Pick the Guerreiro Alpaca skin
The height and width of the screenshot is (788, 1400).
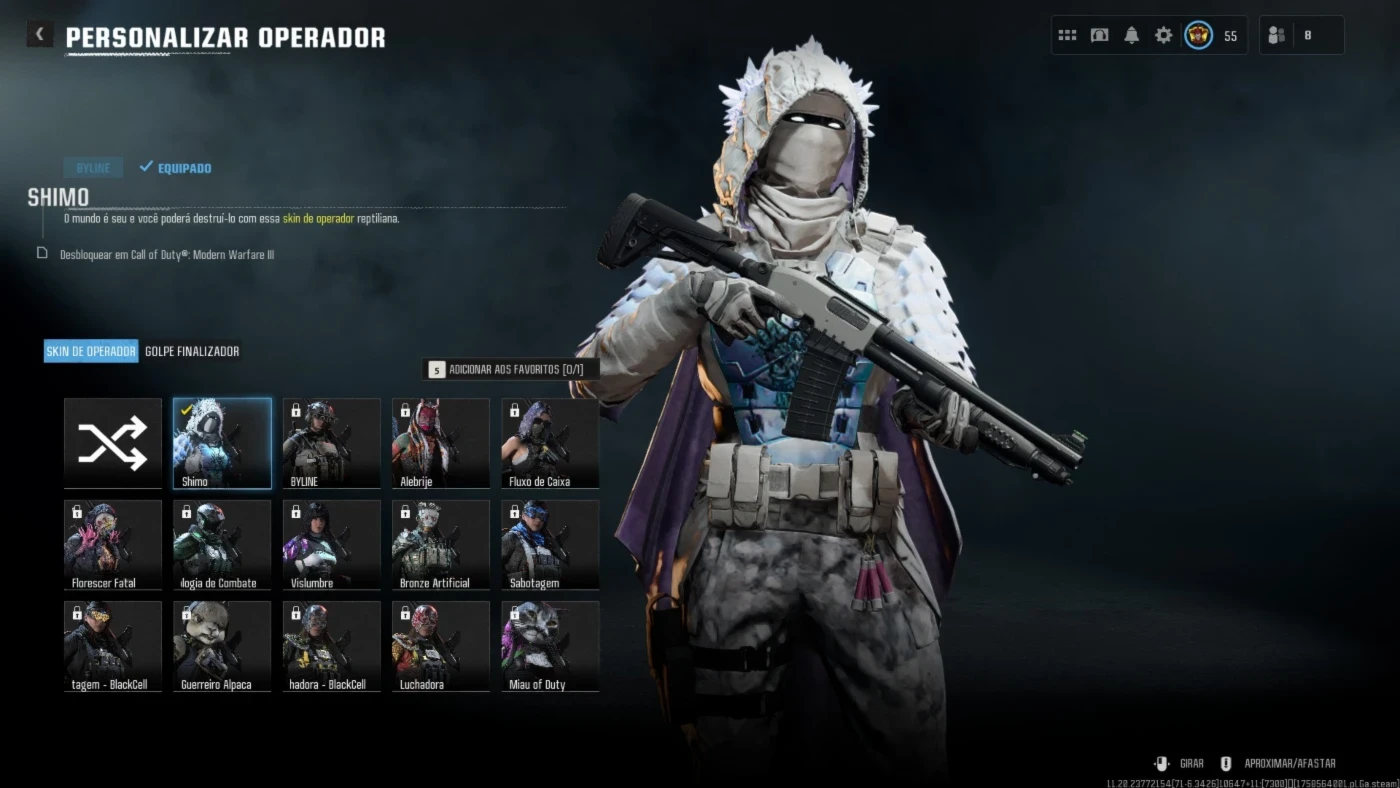pos(222,646)
